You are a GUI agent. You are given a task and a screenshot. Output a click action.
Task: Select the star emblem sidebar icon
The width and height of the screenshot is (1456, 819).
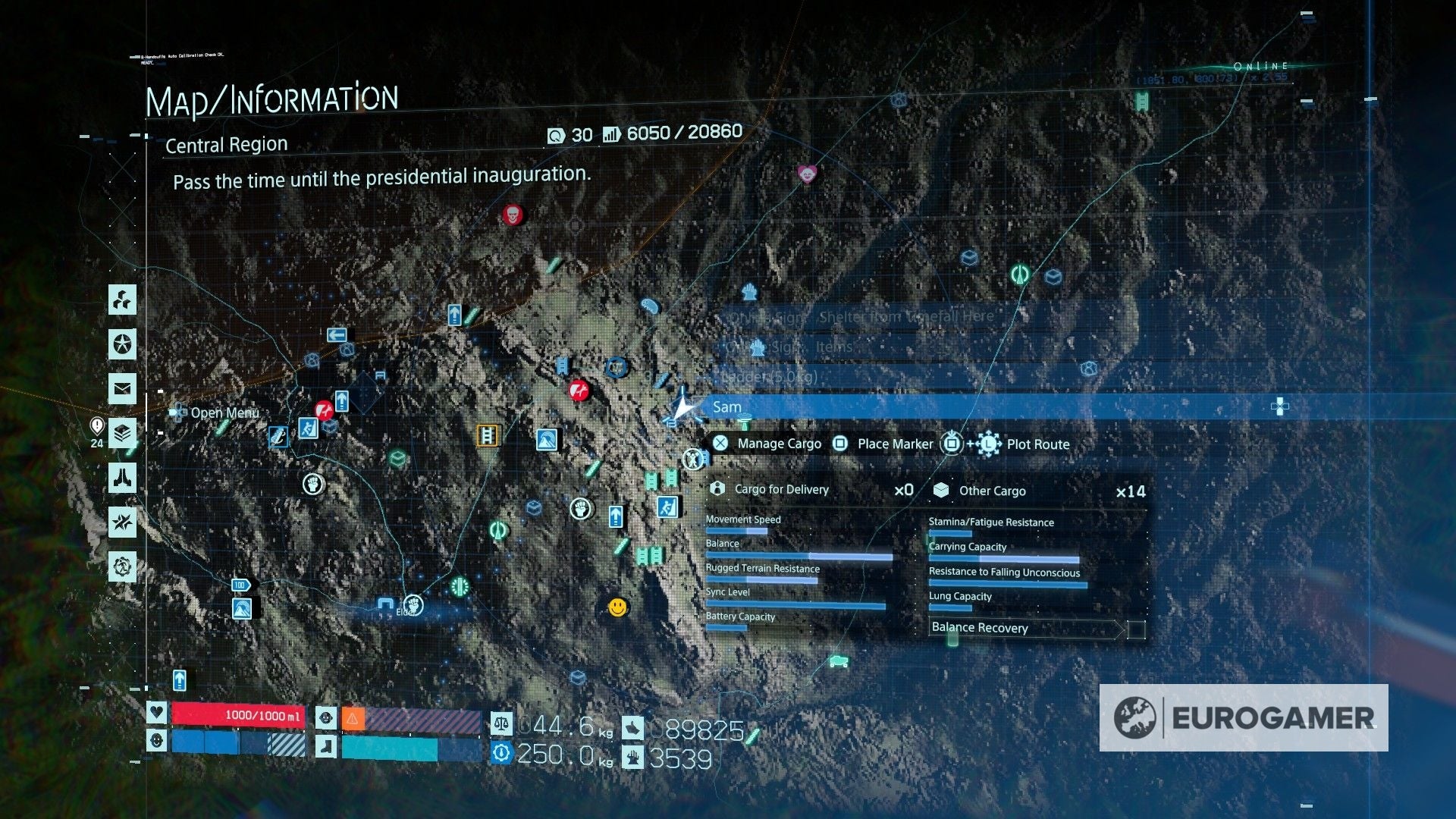(x=121, y=344)
